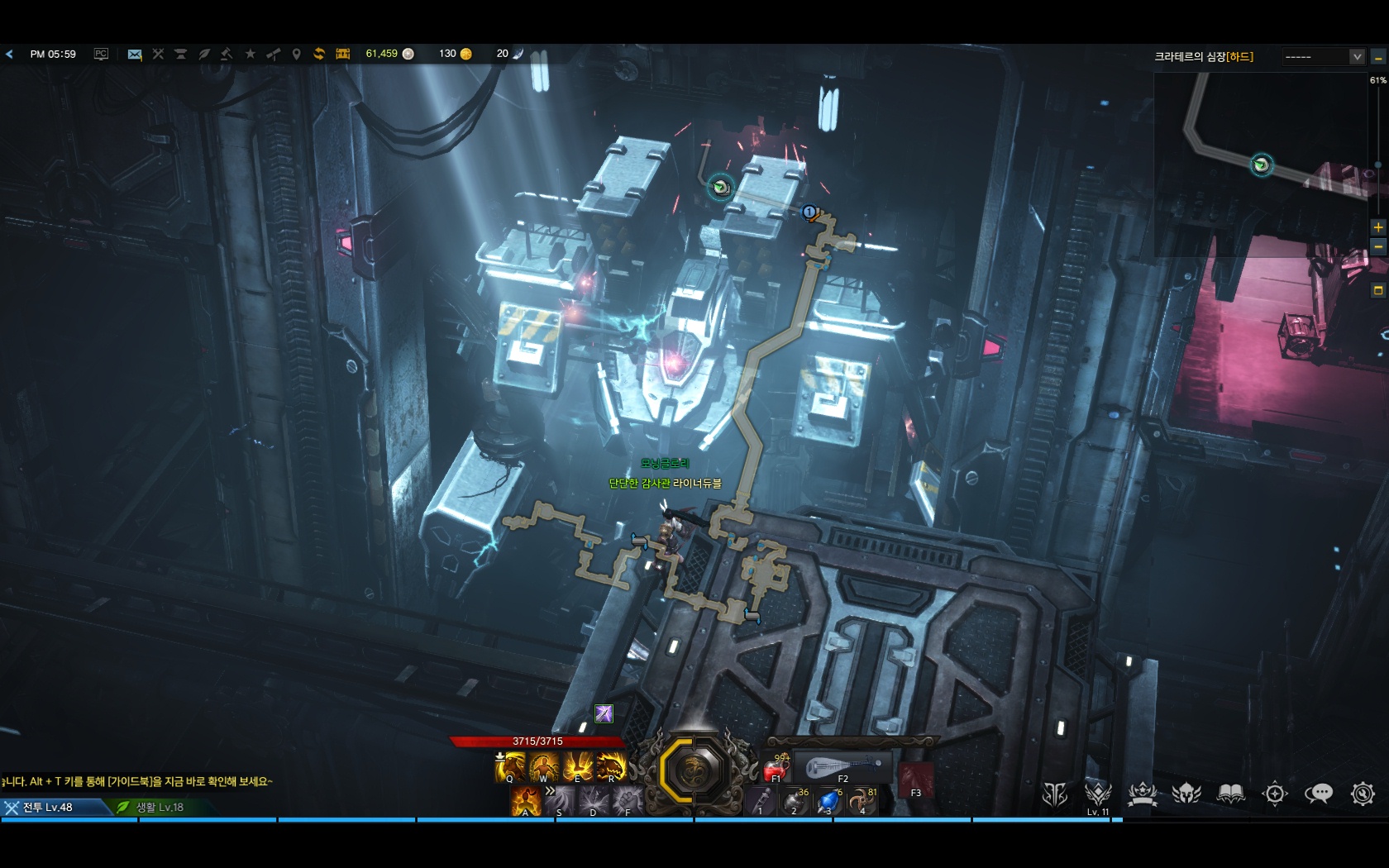Viewport: 1389px width, 868px height.
Task: Click the purple arrow buff icon
Action: click(604, 713)
